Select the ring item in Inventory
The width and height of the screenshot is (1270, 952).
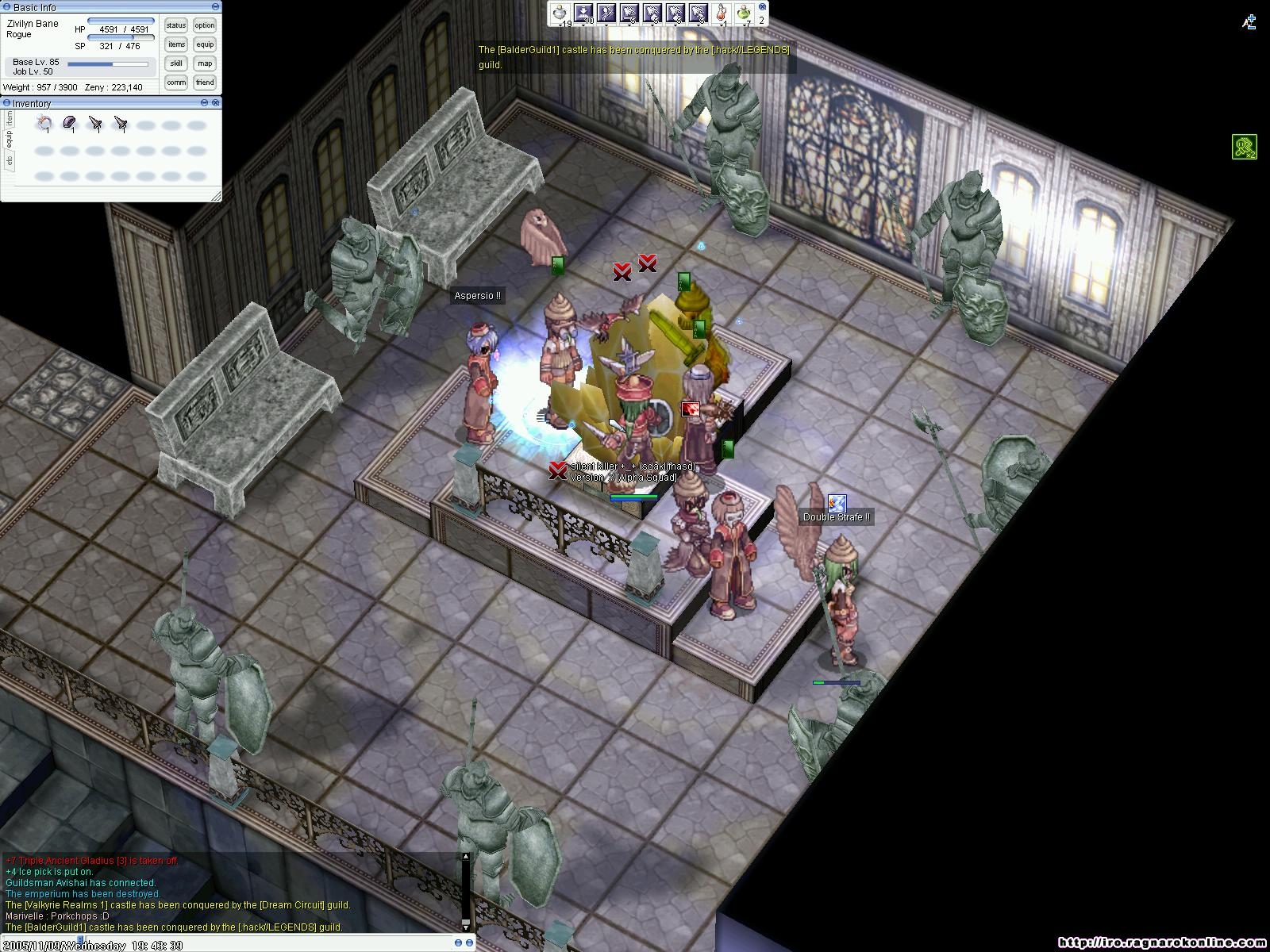pos(44,123)
